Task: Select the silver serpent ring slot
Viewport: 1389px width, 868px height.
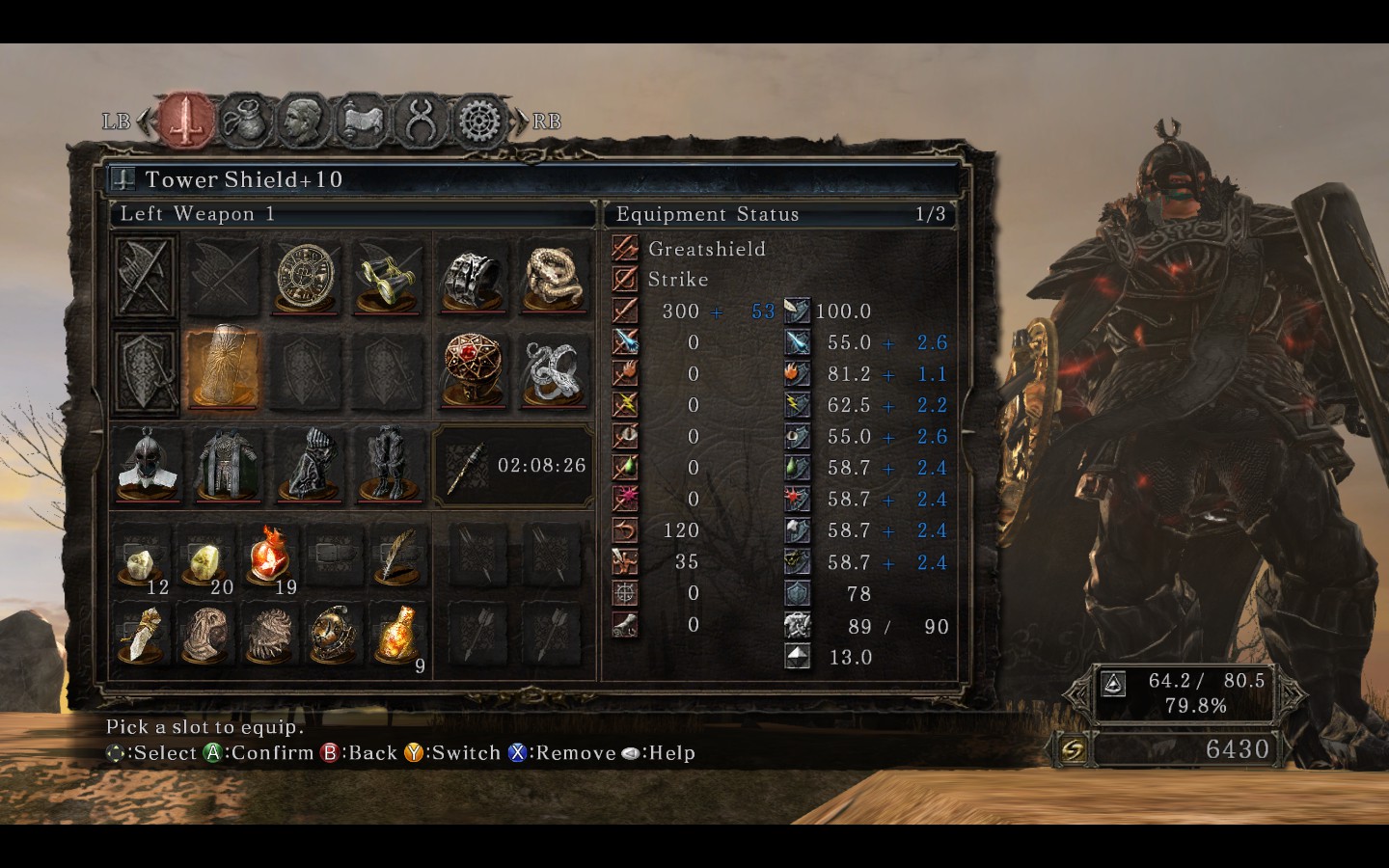Action: click(x=553, y=369)
